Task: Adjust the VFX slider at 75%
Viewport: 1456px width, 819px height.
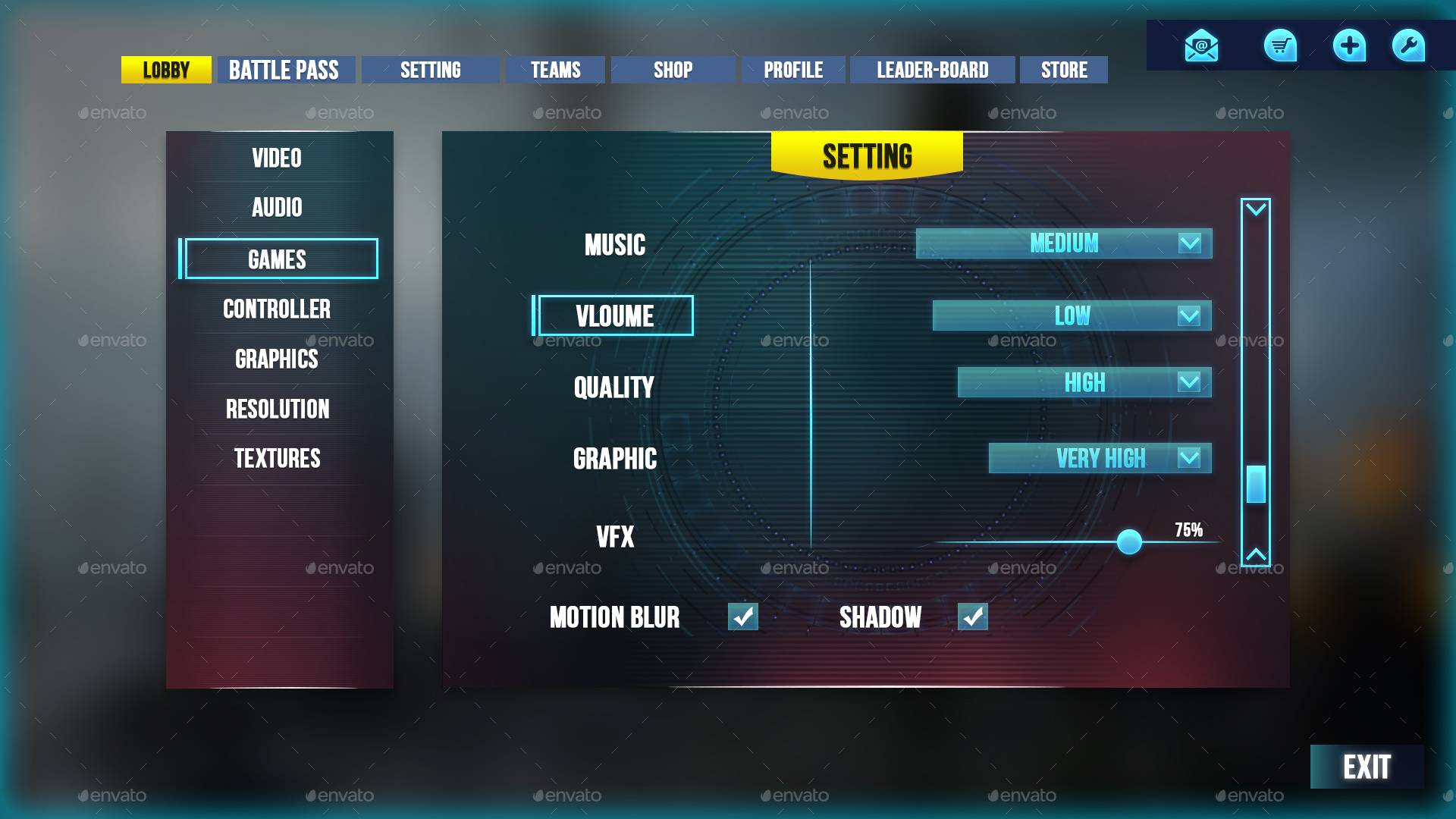Action: coord(1129,541)
